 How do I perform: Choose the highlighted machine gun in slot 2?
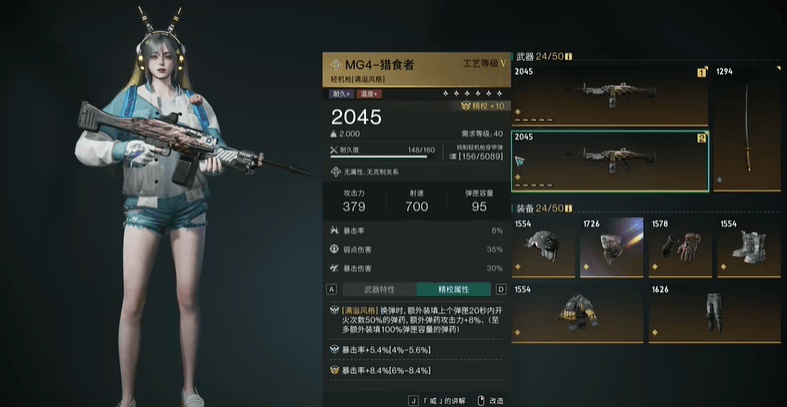610,160
